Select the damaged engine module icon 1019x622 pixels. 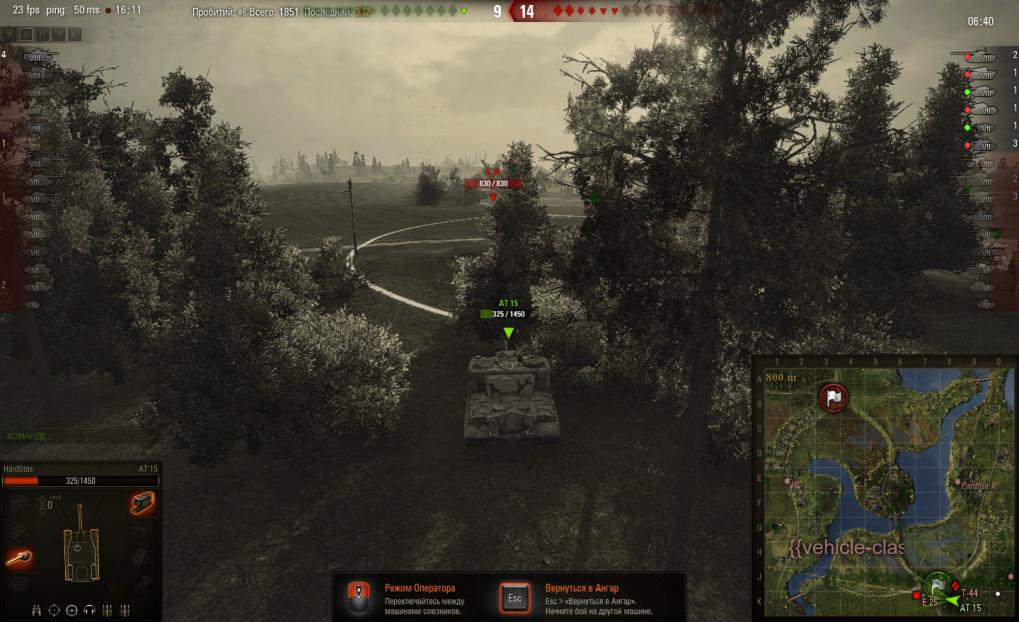click(x=141, y=504)
